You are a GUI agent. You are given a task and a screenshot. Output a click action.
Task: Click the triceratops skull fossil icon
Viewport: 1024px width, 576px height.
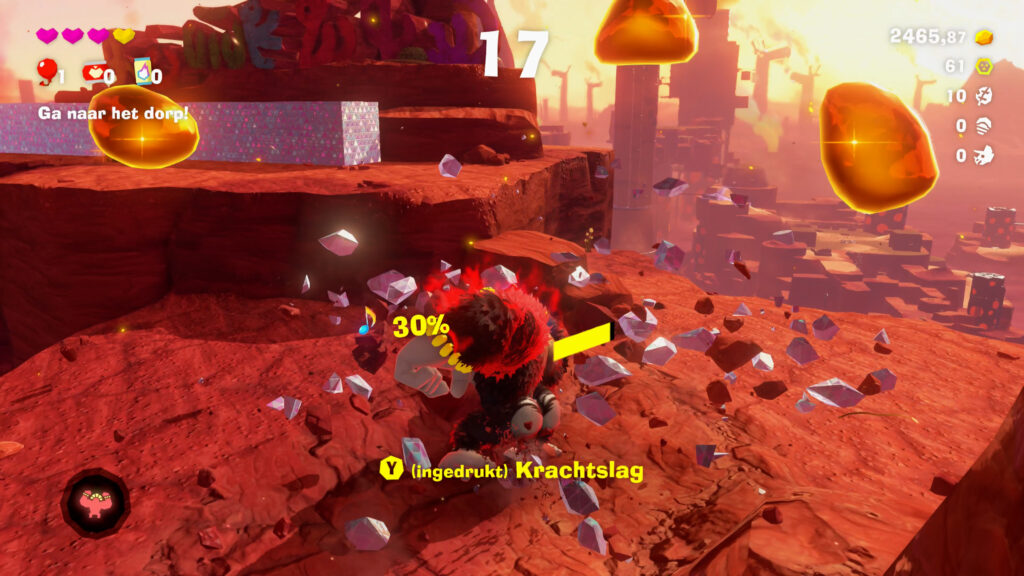coord(985,155)
